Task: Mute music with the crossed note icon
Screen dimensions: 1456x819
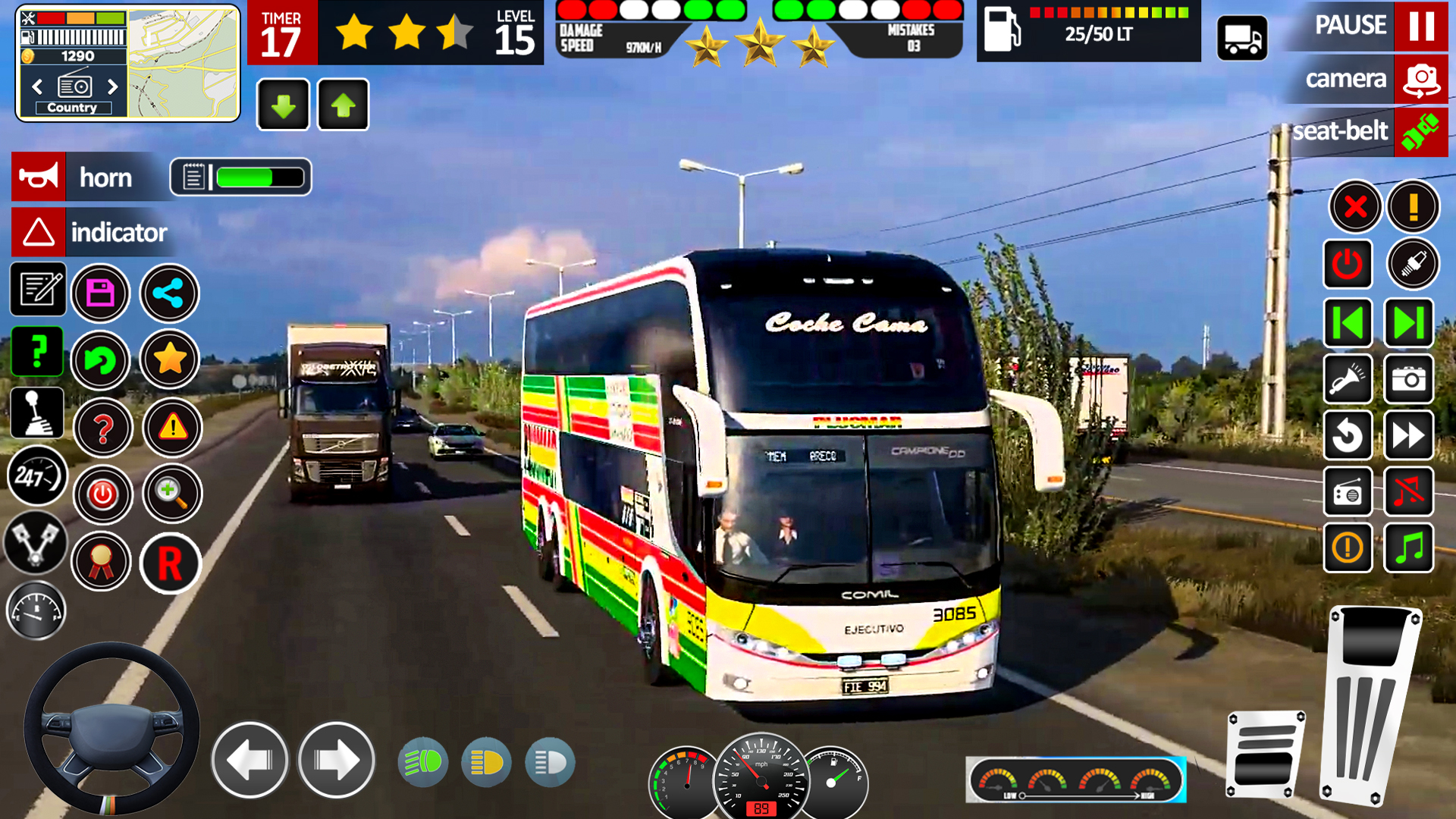Action: [x=1408, y=492]
